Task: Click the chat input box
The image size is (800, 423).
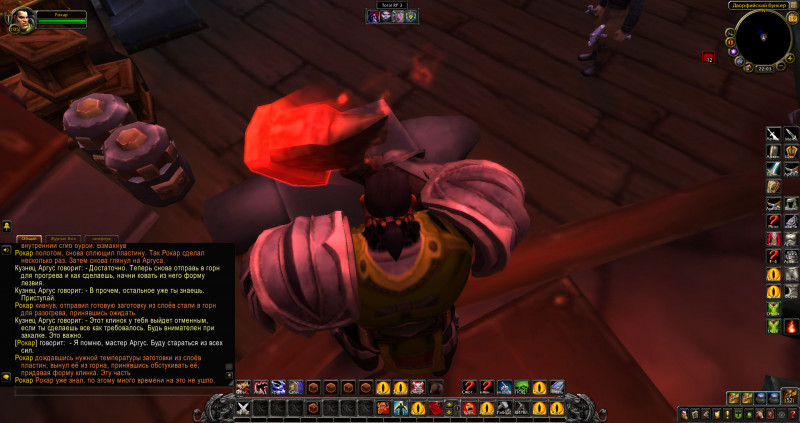Action: pos(120,392)
